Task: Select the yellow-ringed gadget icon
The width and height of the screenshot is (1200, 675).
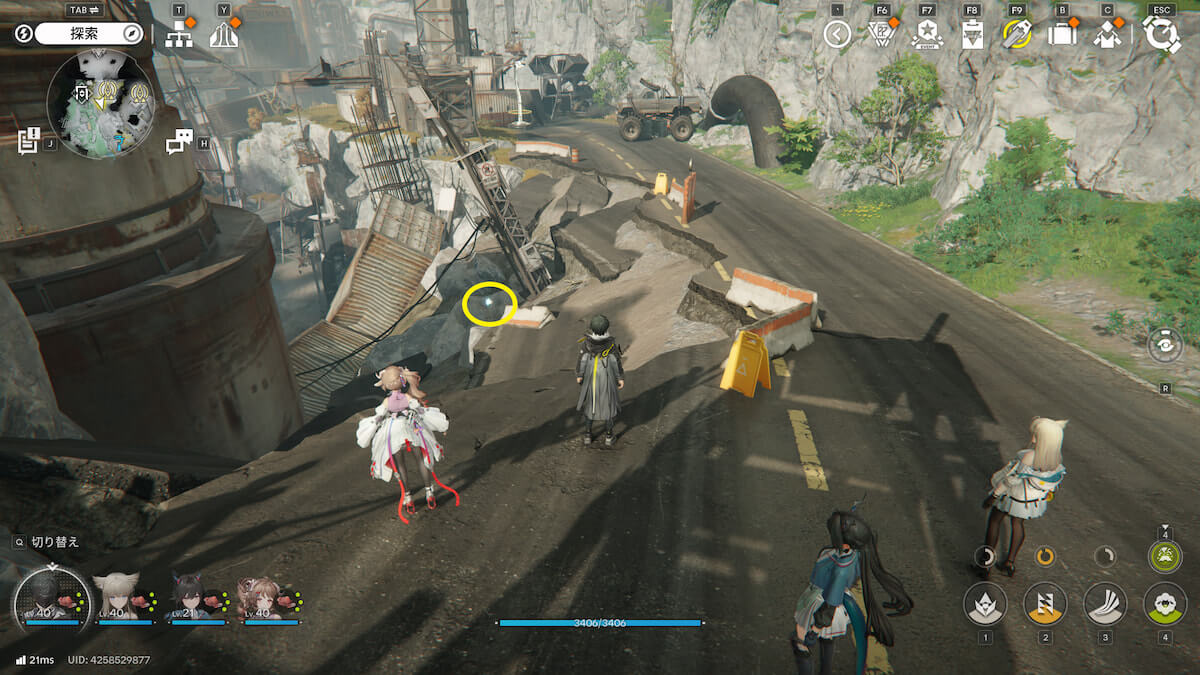Action: point(1017,35)
